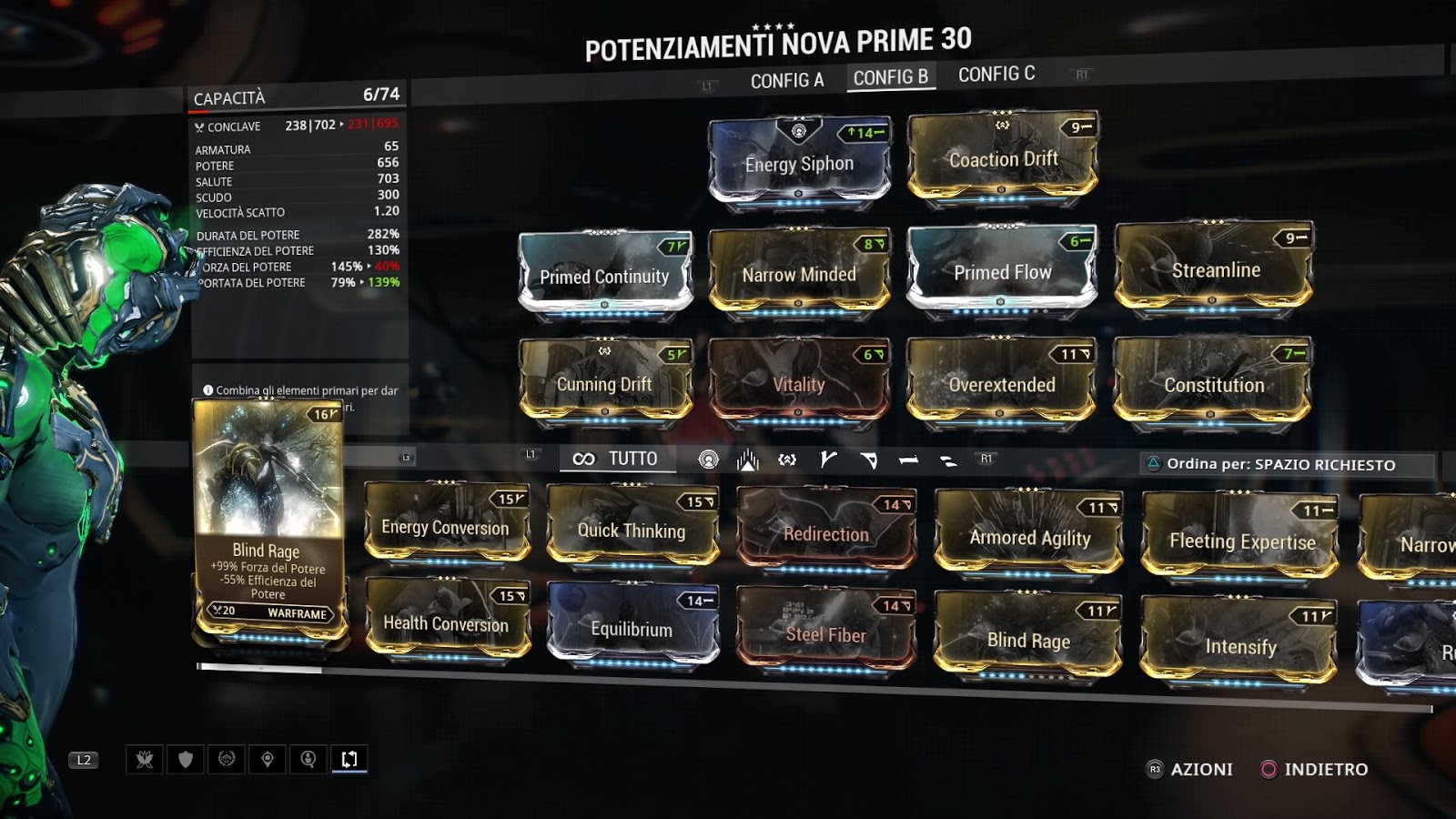The image size is (1456, 819).
Task: Filter mods by the Vazarin polarity icon
Action: pyautogui.click(x=870, y=458)
